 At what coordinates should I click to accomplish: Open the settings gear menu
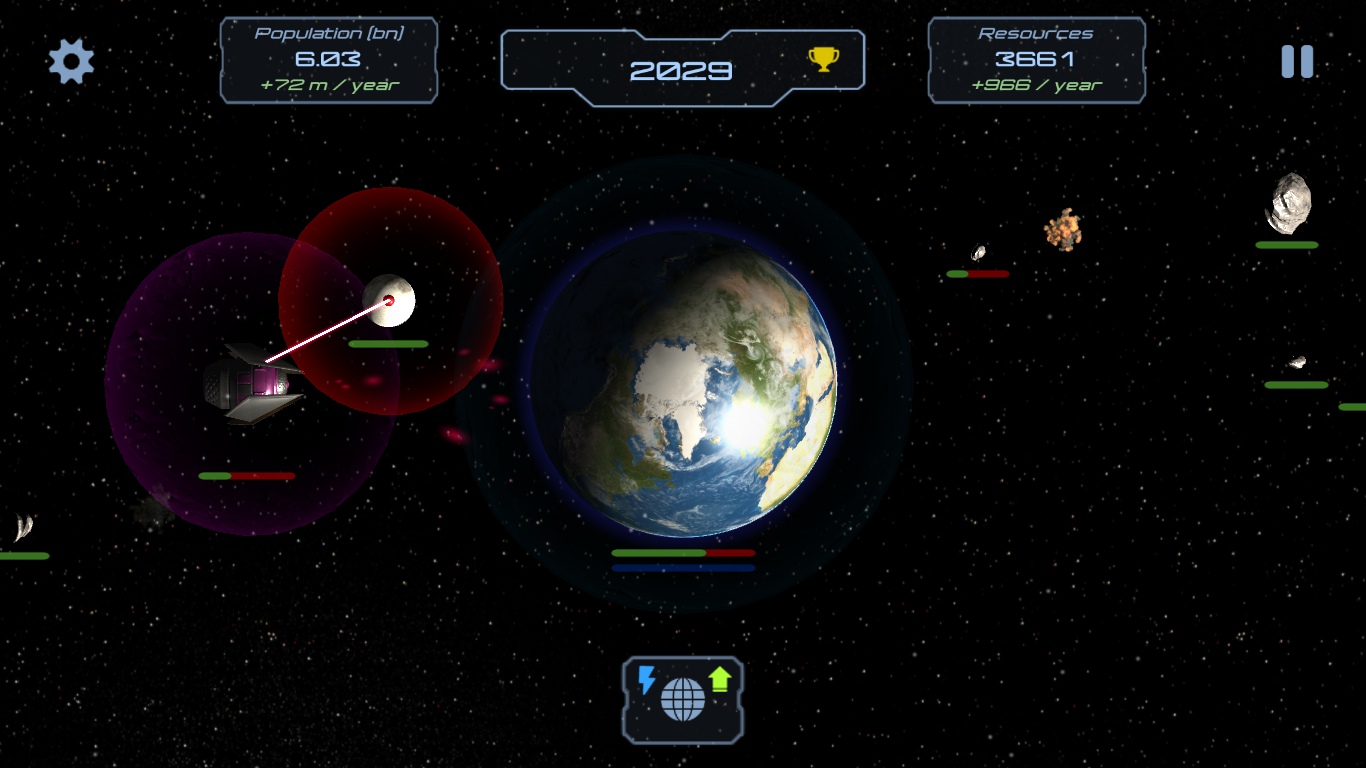click(71, 62)
